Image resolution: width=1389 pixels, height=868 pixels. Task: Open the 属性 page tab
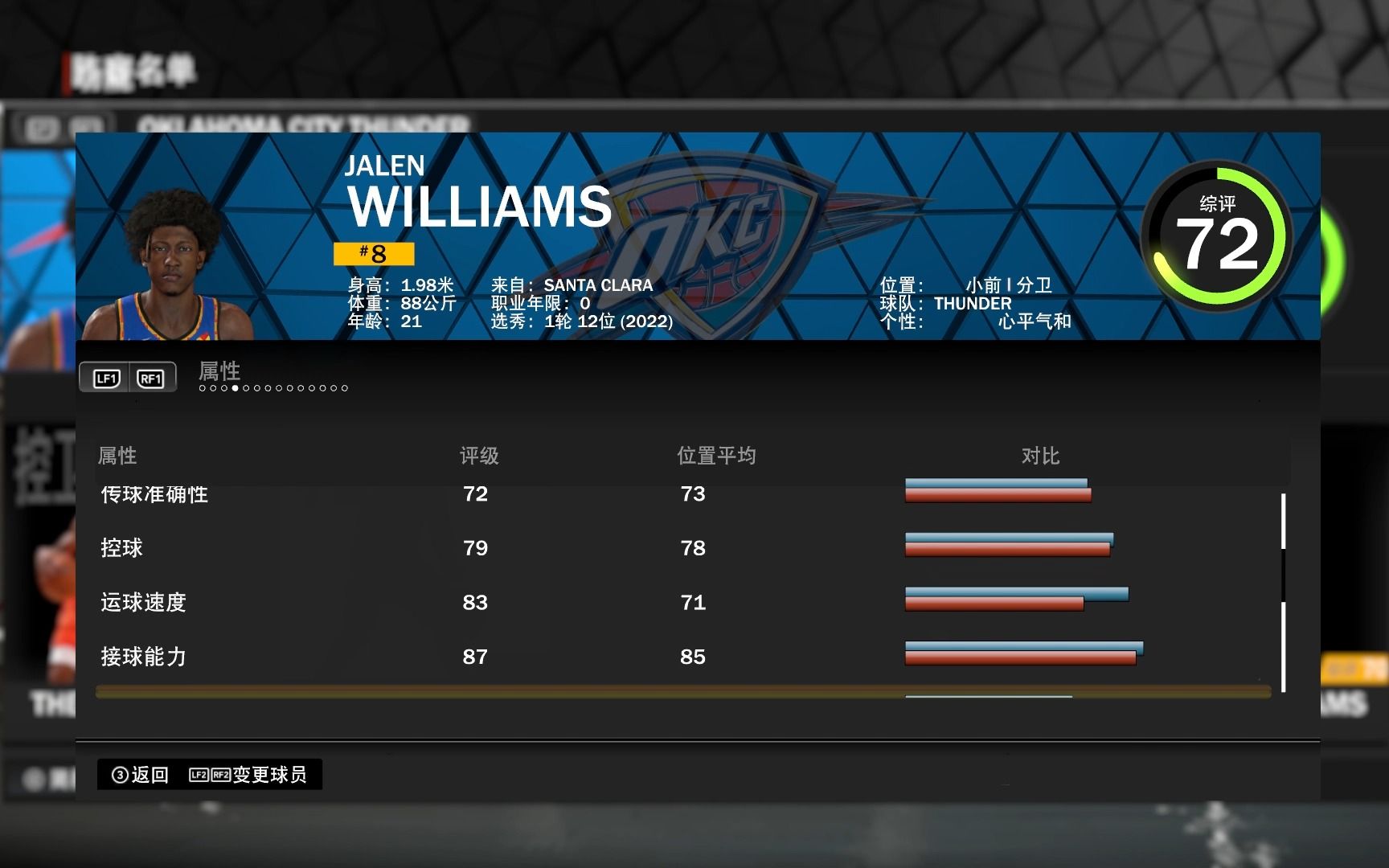click(x=219, y=371)
